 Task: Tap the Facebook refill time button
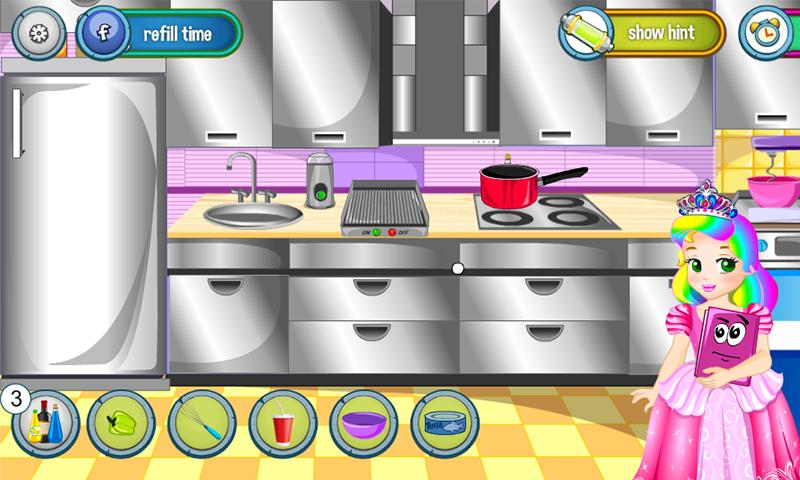(x=160, y=32)
